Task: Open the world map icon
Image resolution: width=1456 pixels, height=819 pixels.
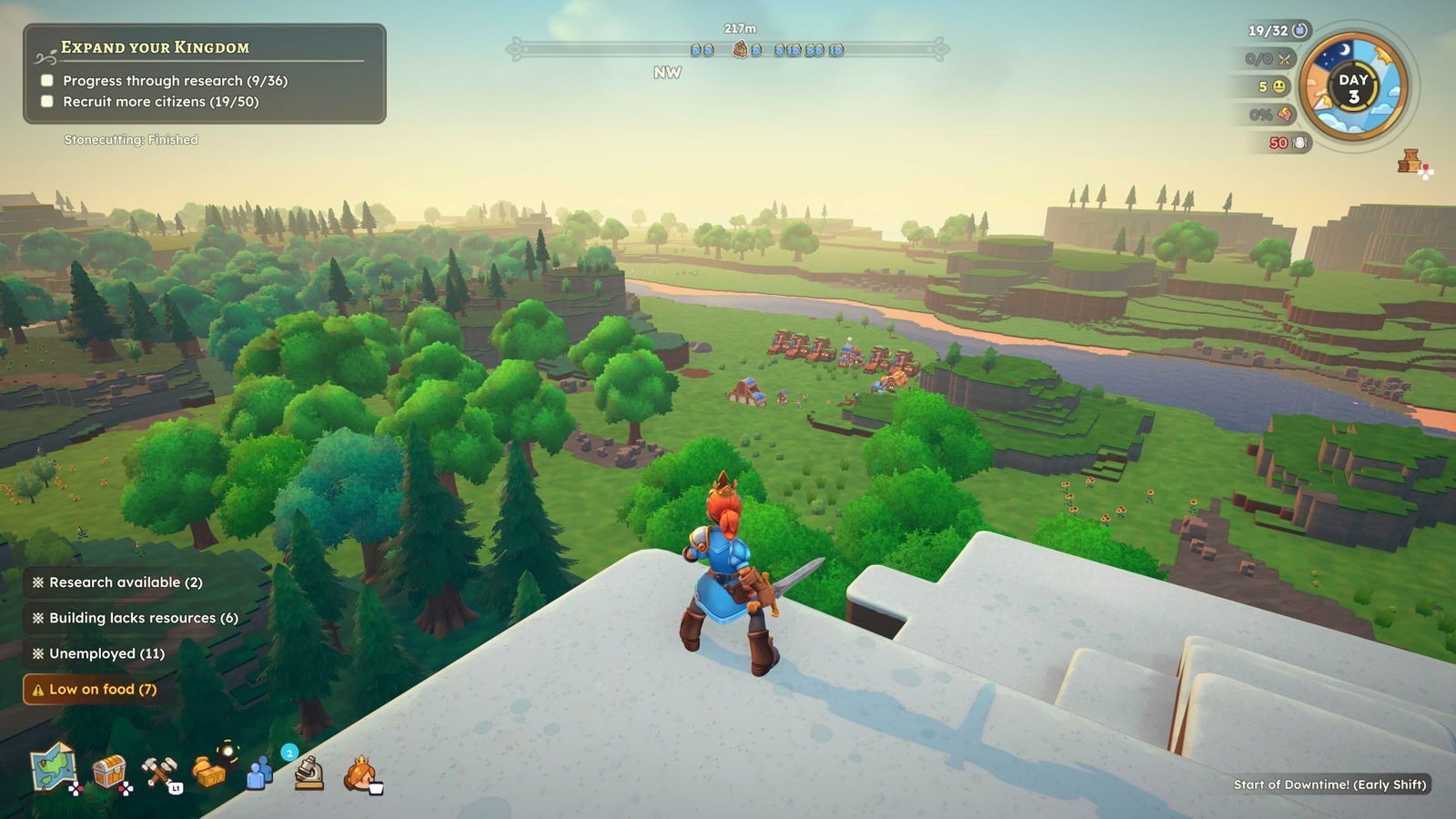Action: pyautogui.click(x=53, y=769)
